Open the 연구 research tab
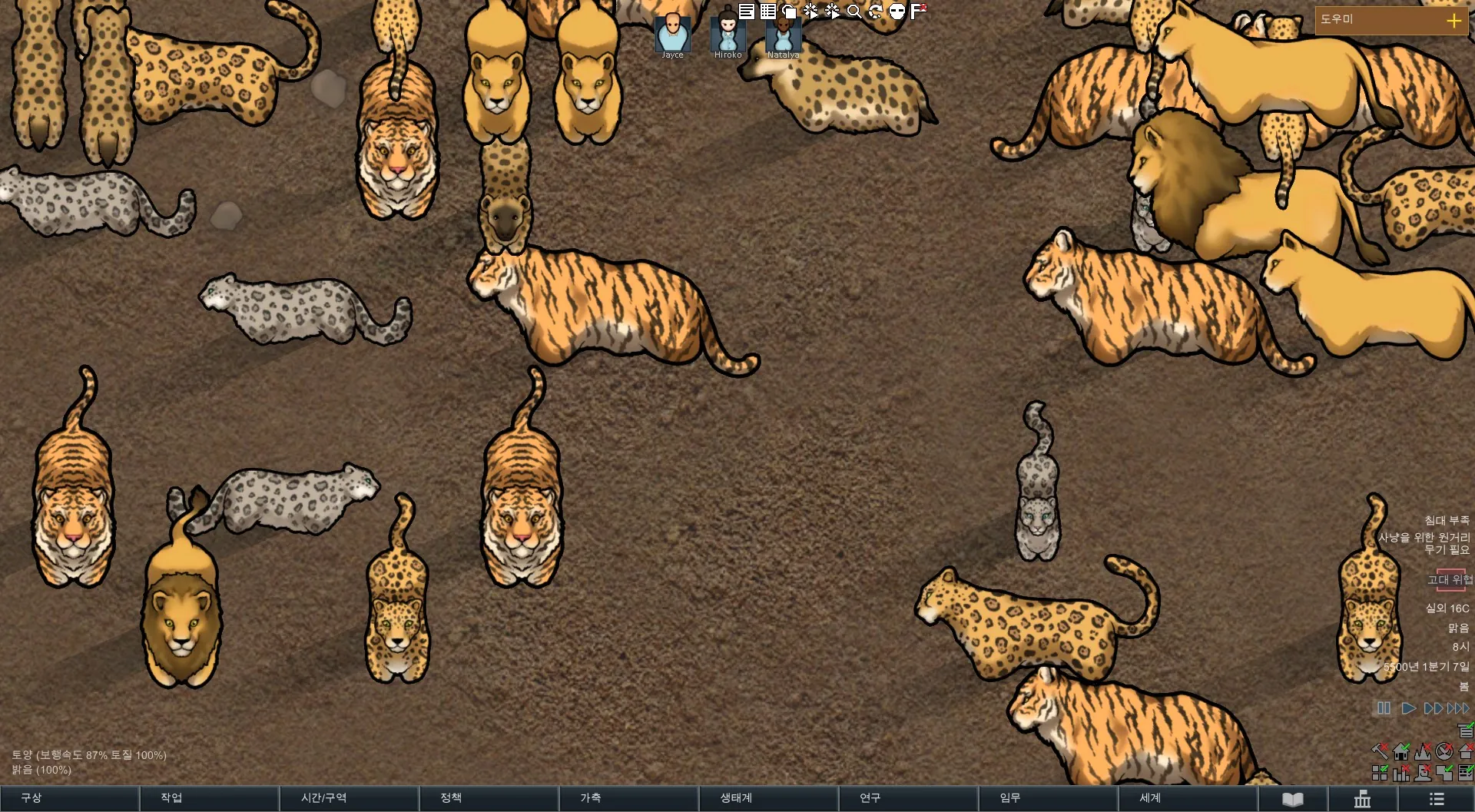The height and width of the screenshot is (812, 1475). coord(908,798)
